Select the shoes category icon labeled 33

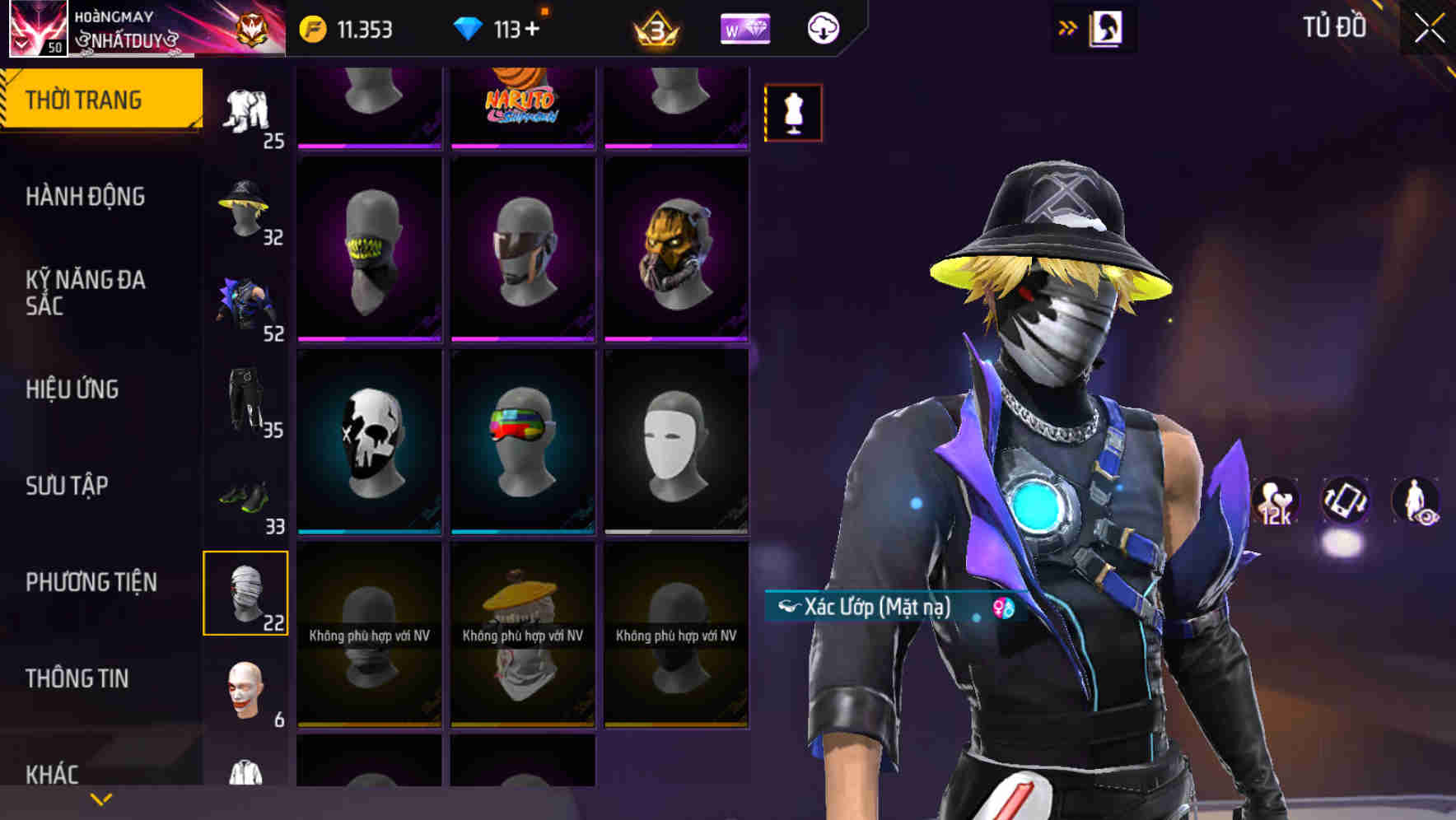[244, 495]
